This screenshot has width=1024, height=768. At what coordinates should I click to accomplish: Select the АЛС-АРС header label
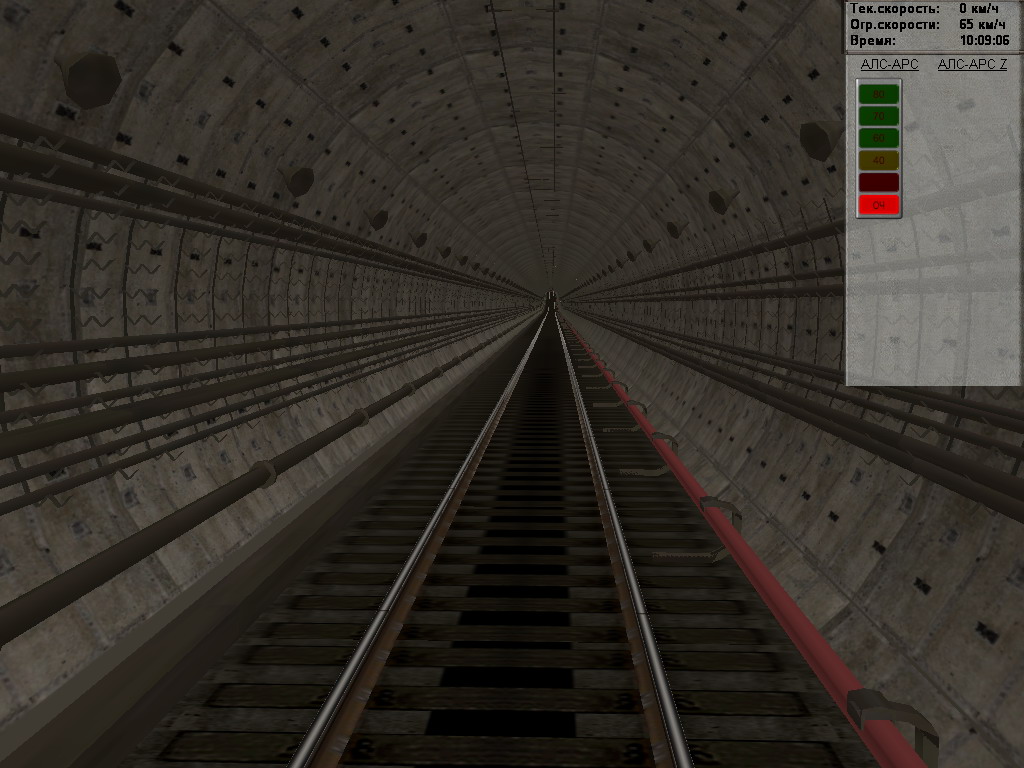tap(889, 65)
